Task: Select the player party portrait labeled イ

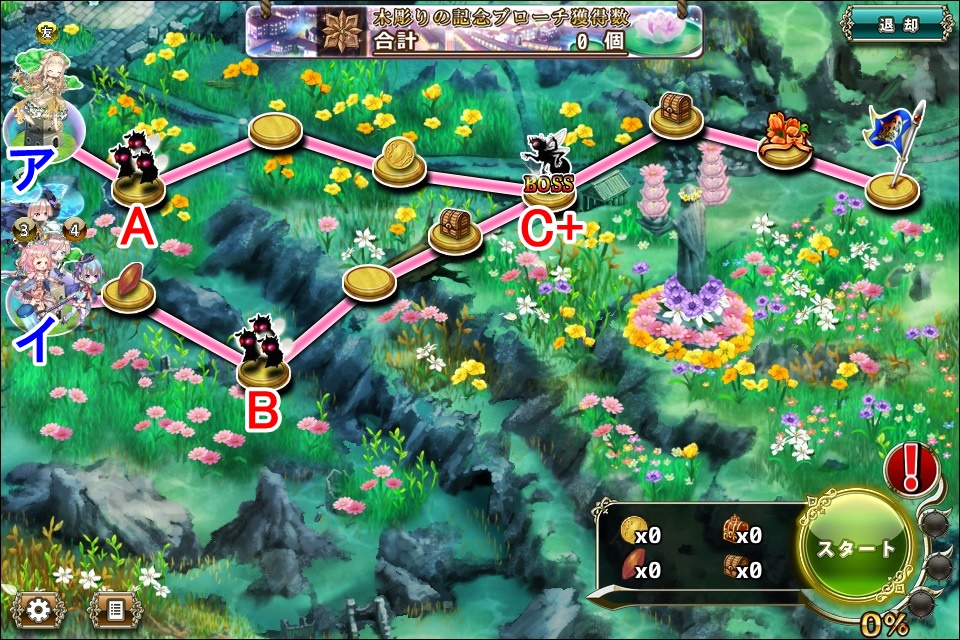Action: tap(45, 288)
